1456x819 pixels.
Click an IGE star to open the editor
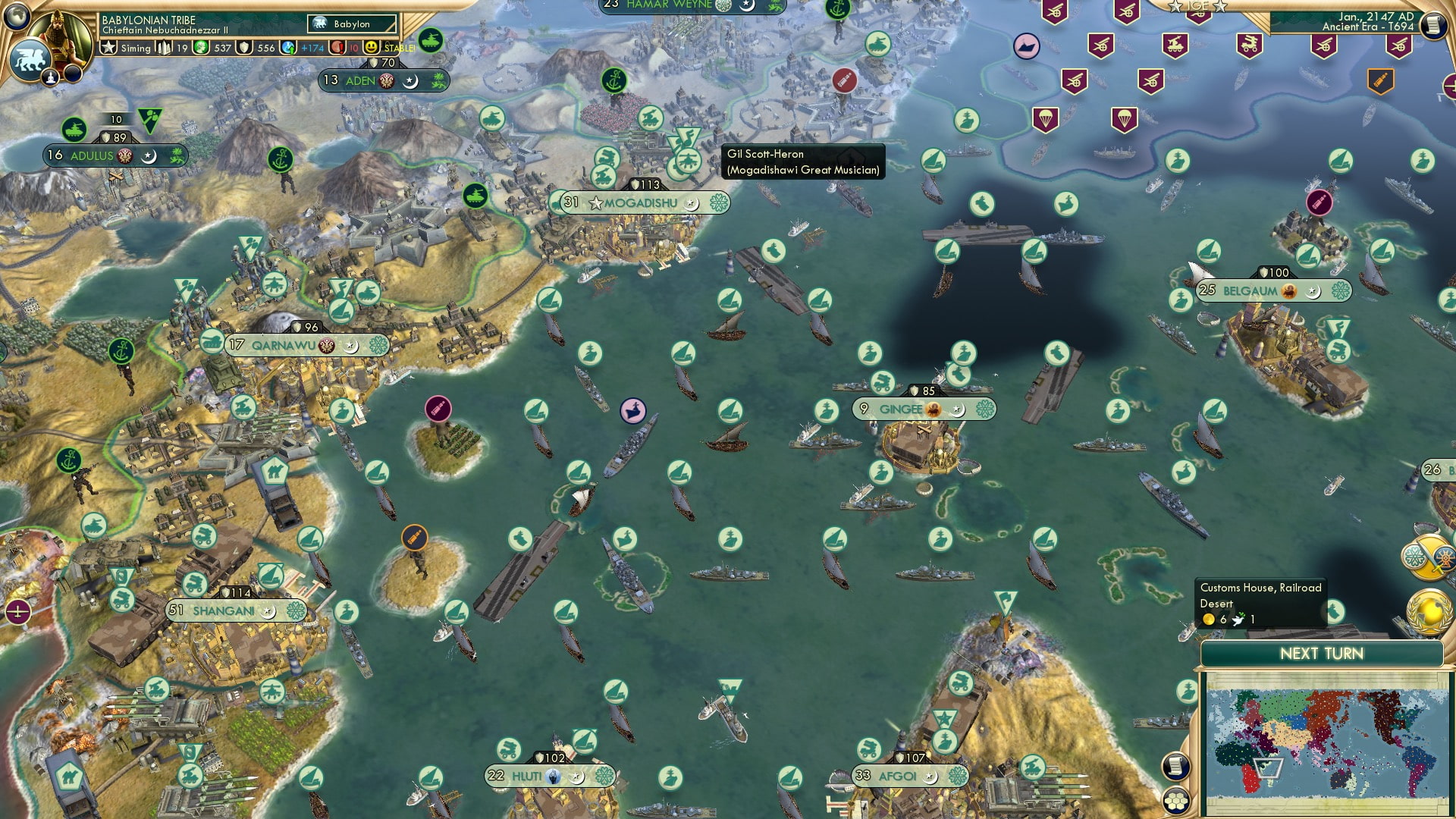tap(1175, 6)
